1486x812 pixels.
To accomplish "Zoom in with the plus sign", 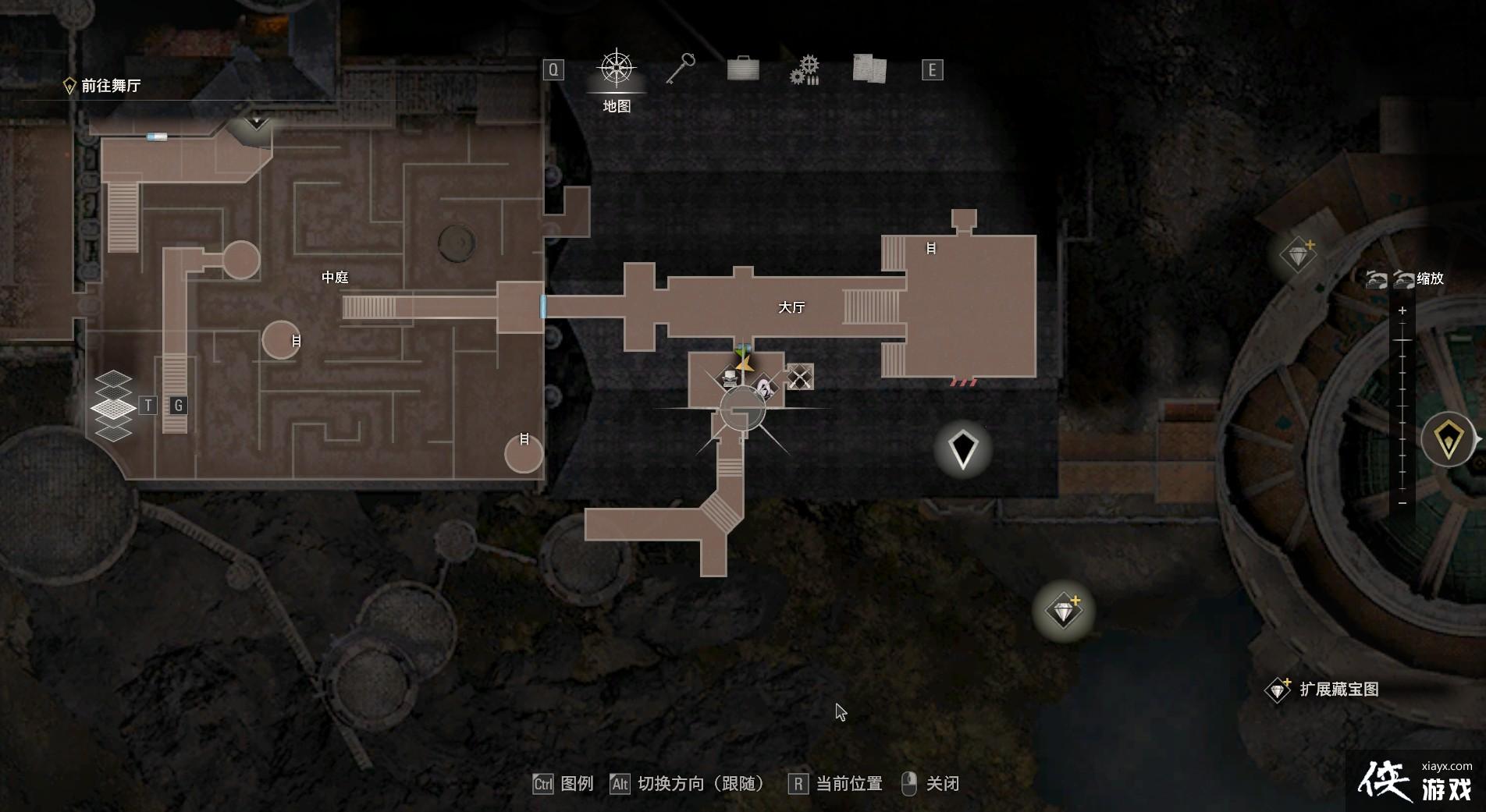I will point(1402,310).
